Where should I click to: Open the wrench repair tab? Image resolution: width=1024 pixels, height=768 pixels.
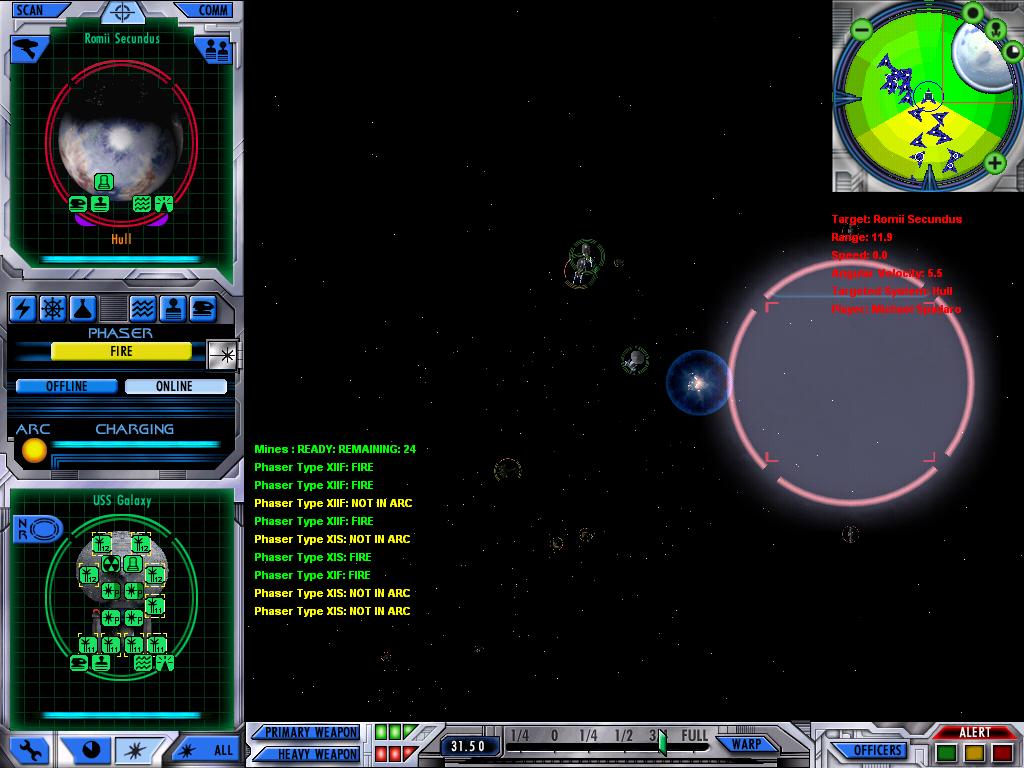click(29, 749)
